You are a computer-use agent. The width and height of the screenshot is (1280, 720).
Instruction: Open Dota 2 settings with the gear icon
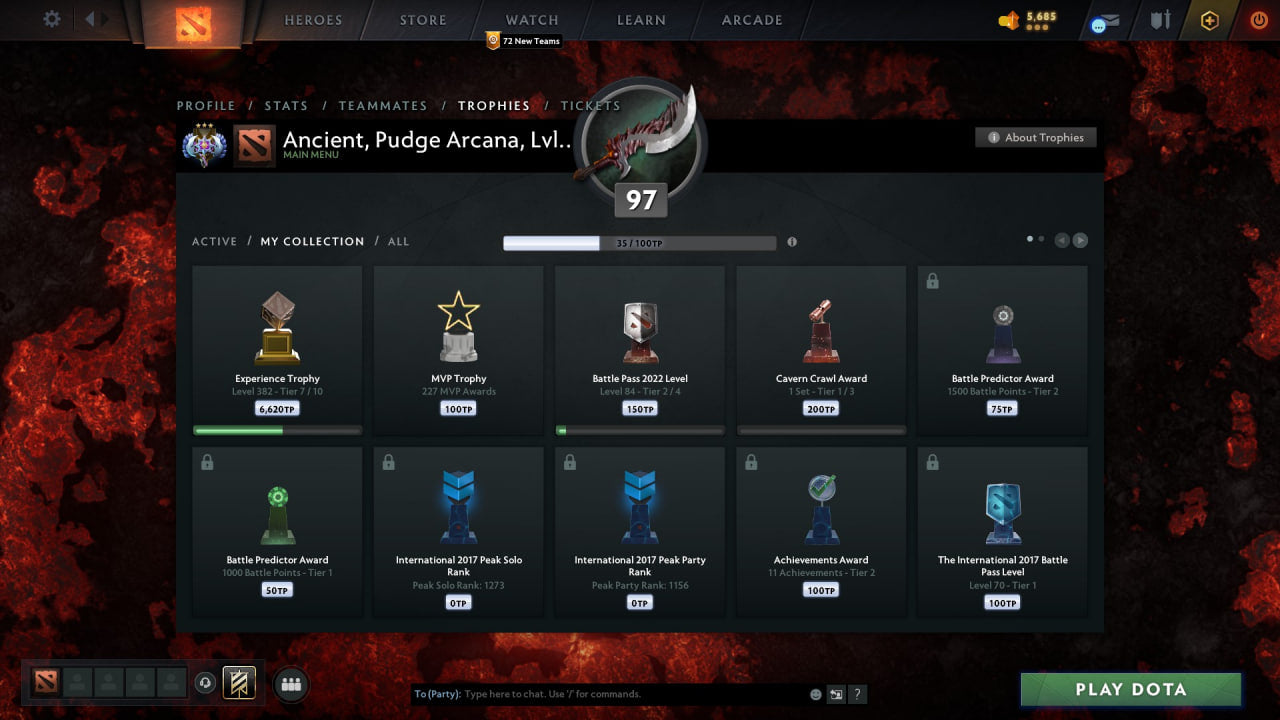point(51,18)
